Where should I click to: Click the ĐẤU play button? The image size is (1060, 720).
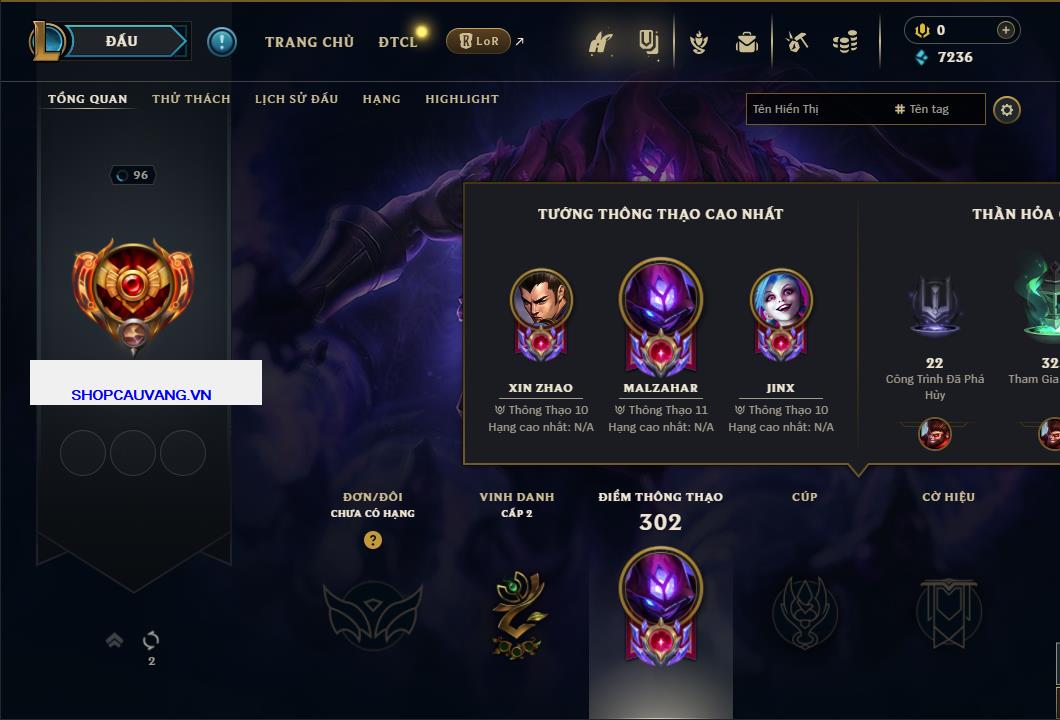pos(122,41)
